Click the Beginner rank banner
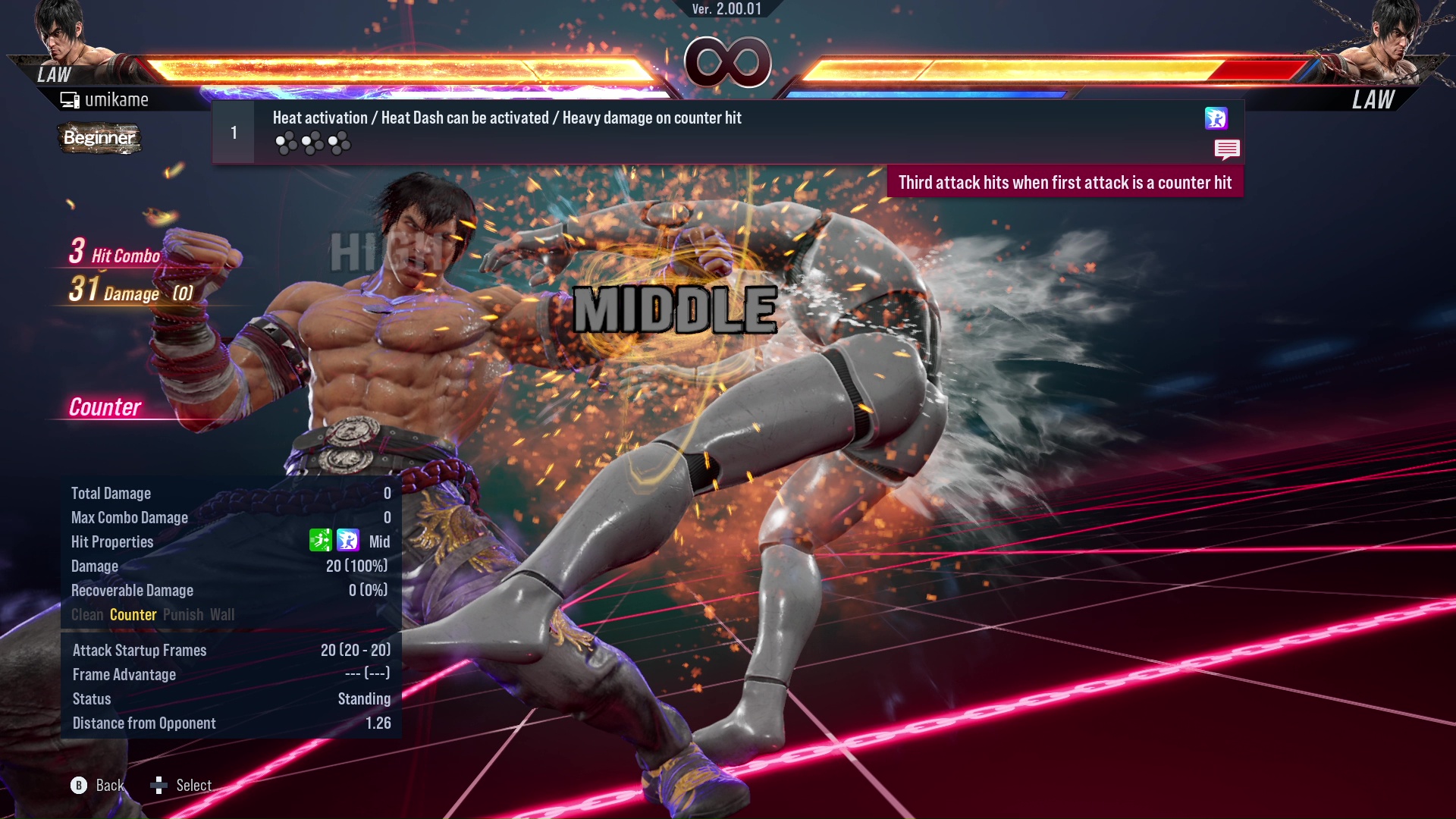1456x819 pixels. [x=99, y=139]
